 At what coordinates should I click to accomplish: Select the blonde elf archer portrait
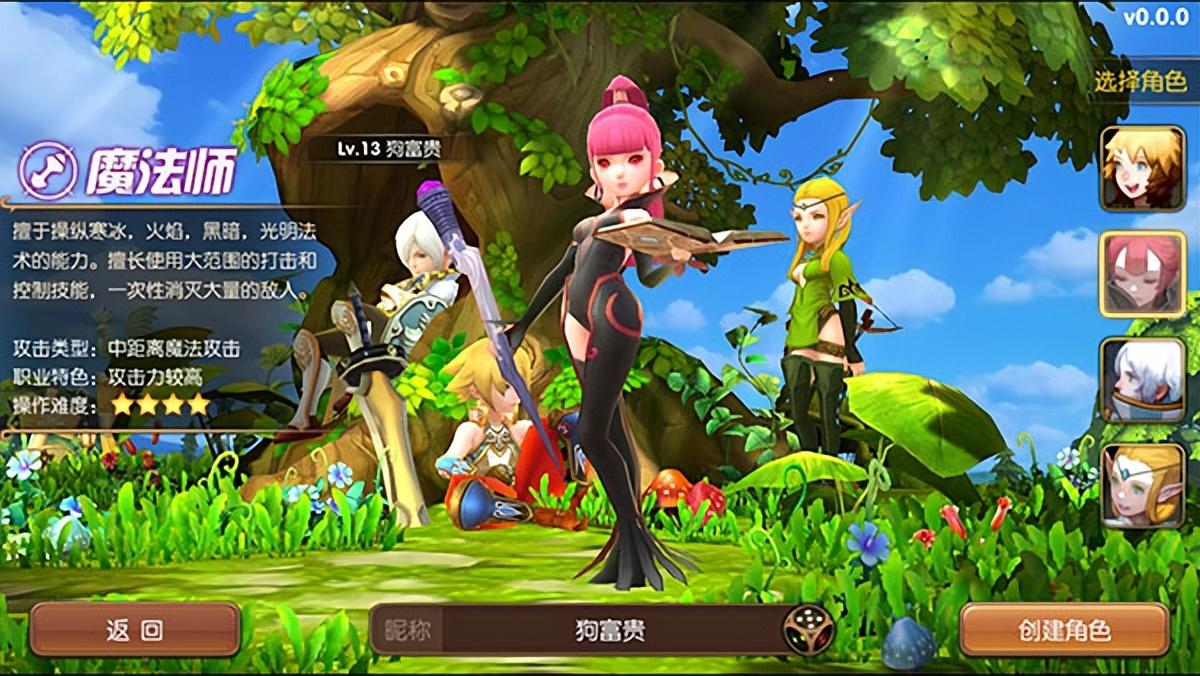(x=1142, y=486)
